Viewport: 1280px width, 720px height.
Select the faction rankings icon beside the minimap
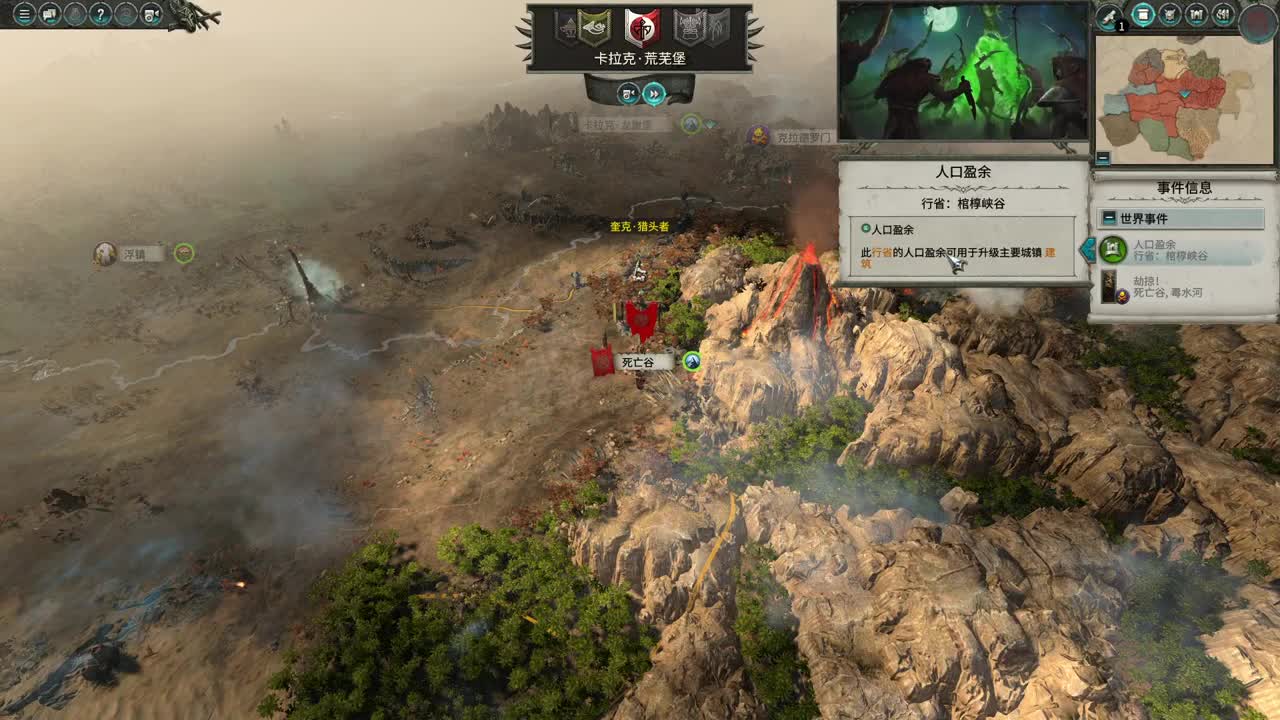pyautogui.click(x=1224, y=13)
